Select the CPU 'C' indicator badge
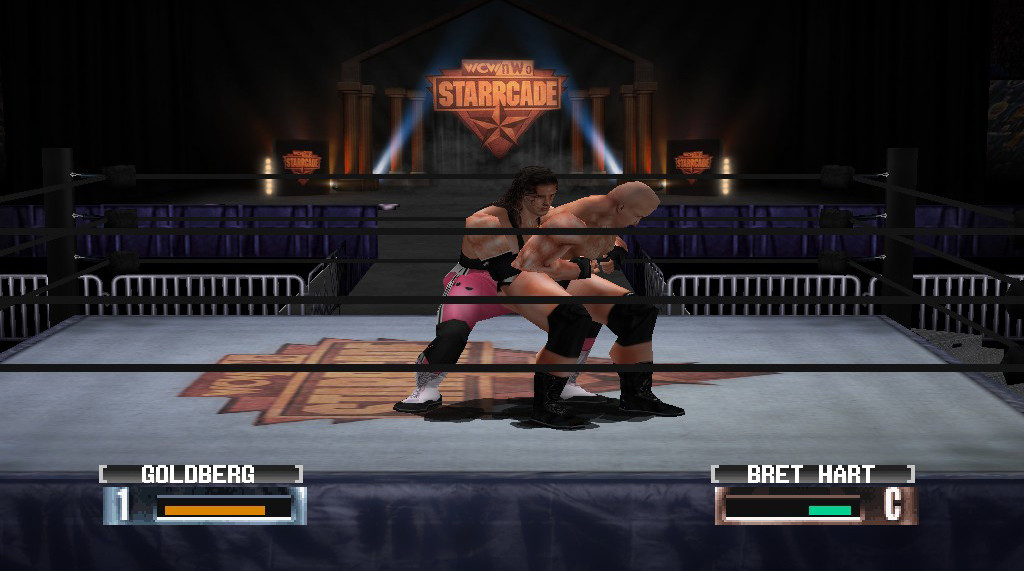 (x=894, y=506)
